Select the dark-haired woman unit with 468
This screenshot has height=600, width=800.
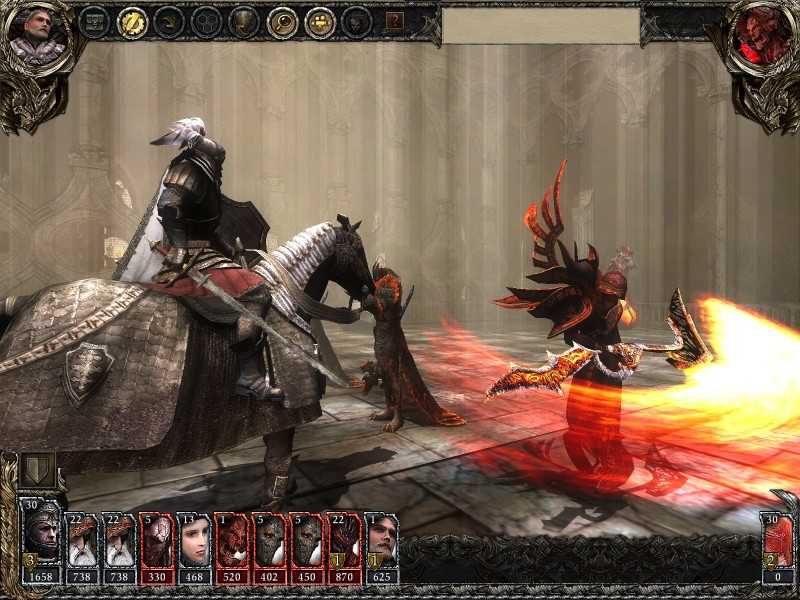pyautogui.click(x=193, y=543)
